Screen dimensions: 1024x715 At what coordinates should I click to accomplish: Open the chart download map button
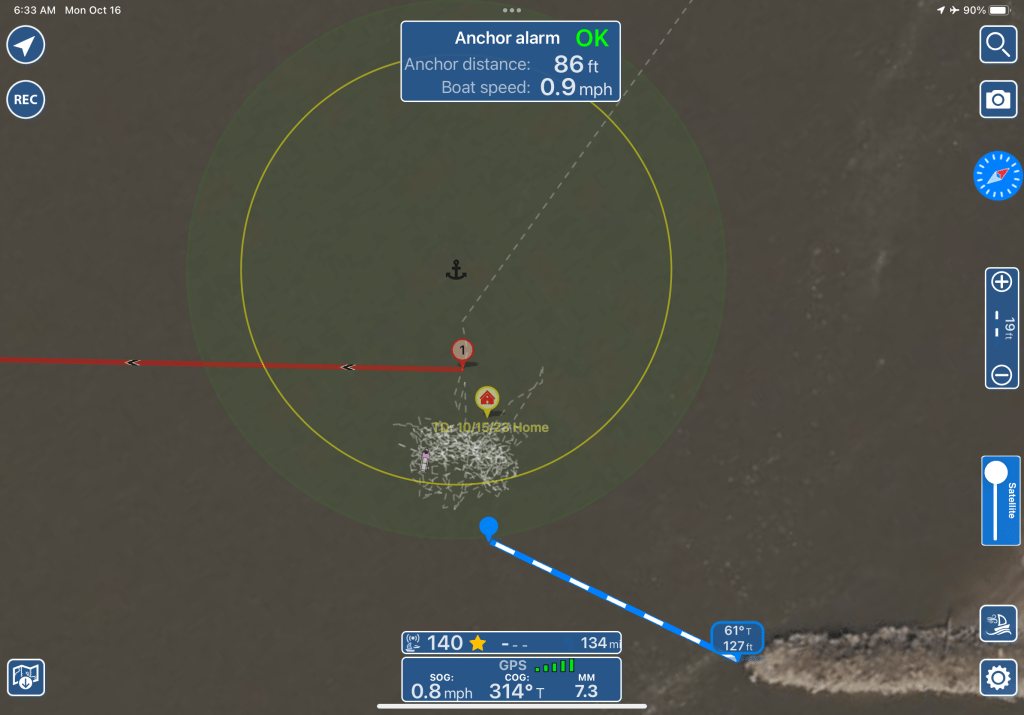coord(26,678)
